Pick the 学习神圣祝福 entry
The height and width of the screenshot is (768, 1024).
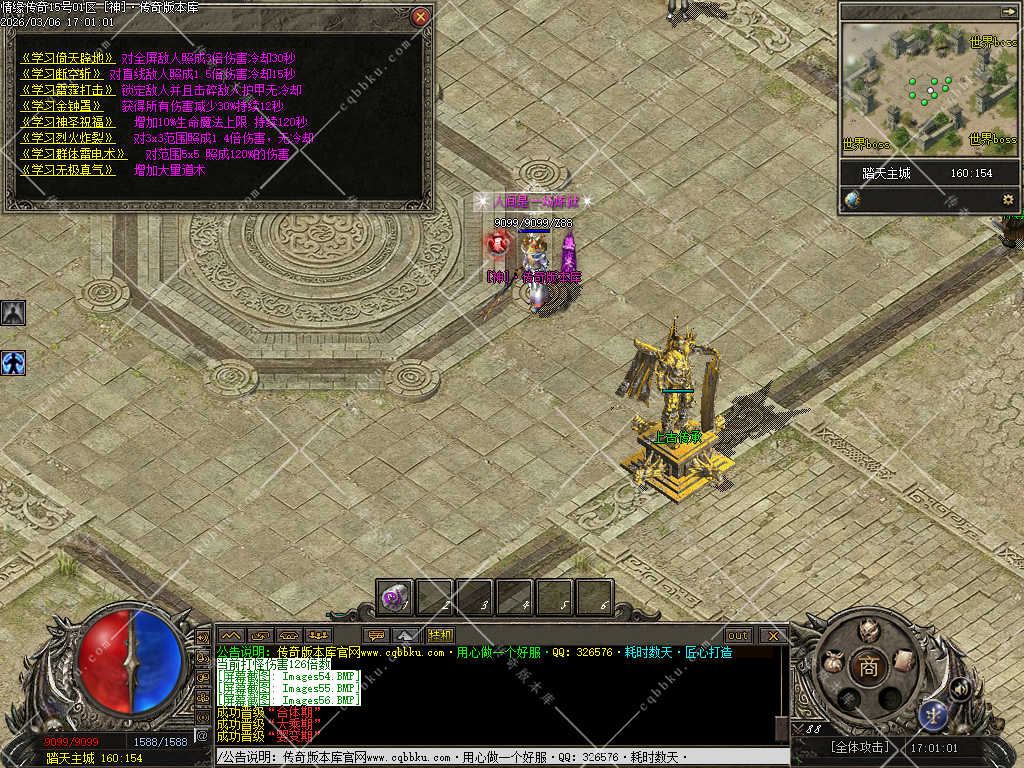click(x=62, y=122)
